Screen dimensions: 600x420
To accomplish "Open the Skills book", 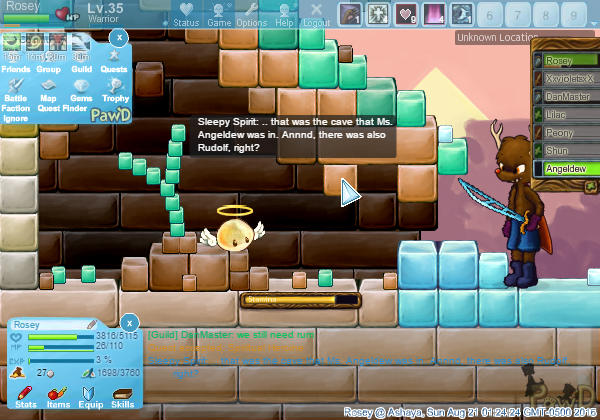I will (123, 397).
